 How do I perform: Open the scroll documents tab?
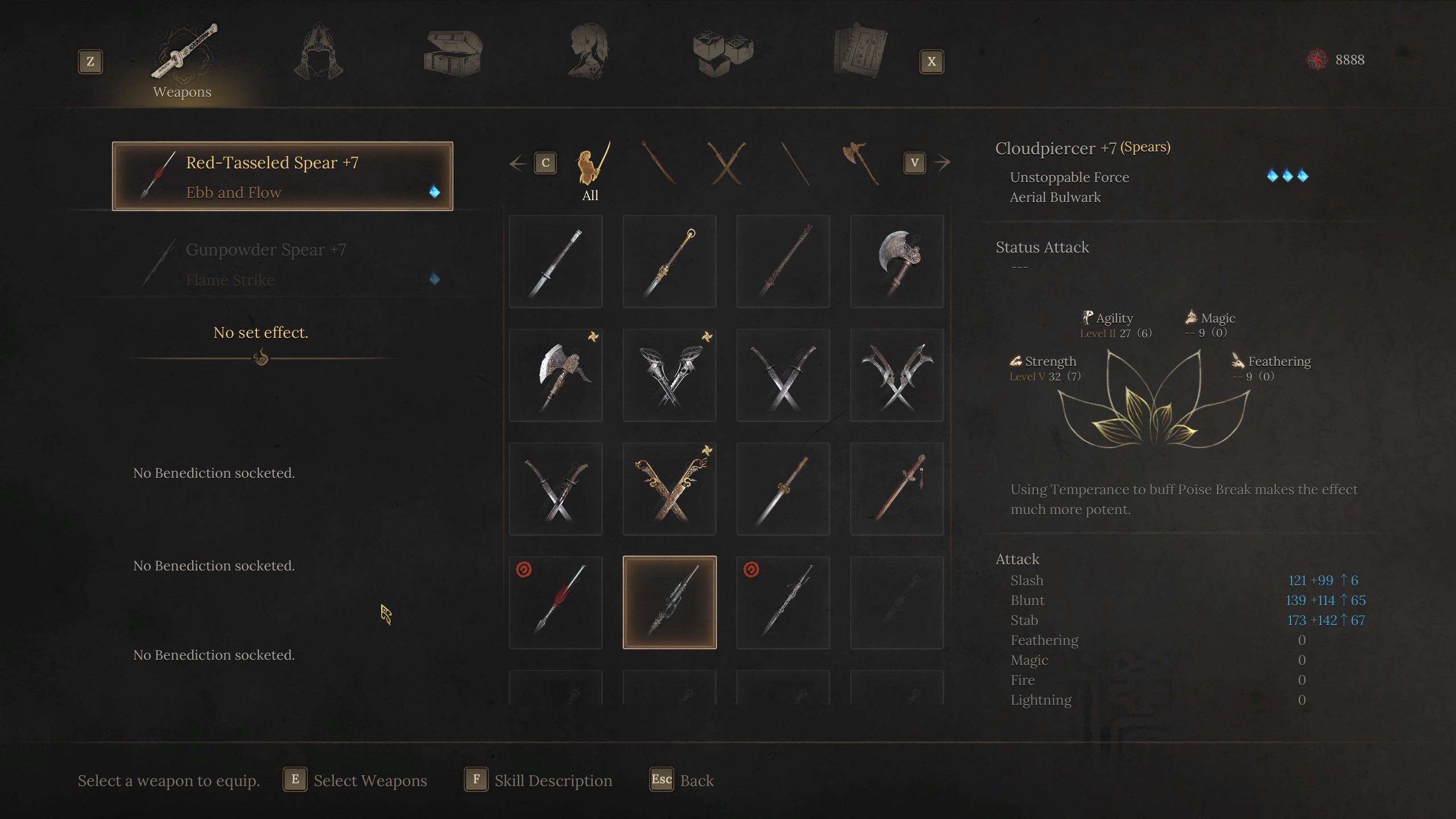click(x=859, y=52)
